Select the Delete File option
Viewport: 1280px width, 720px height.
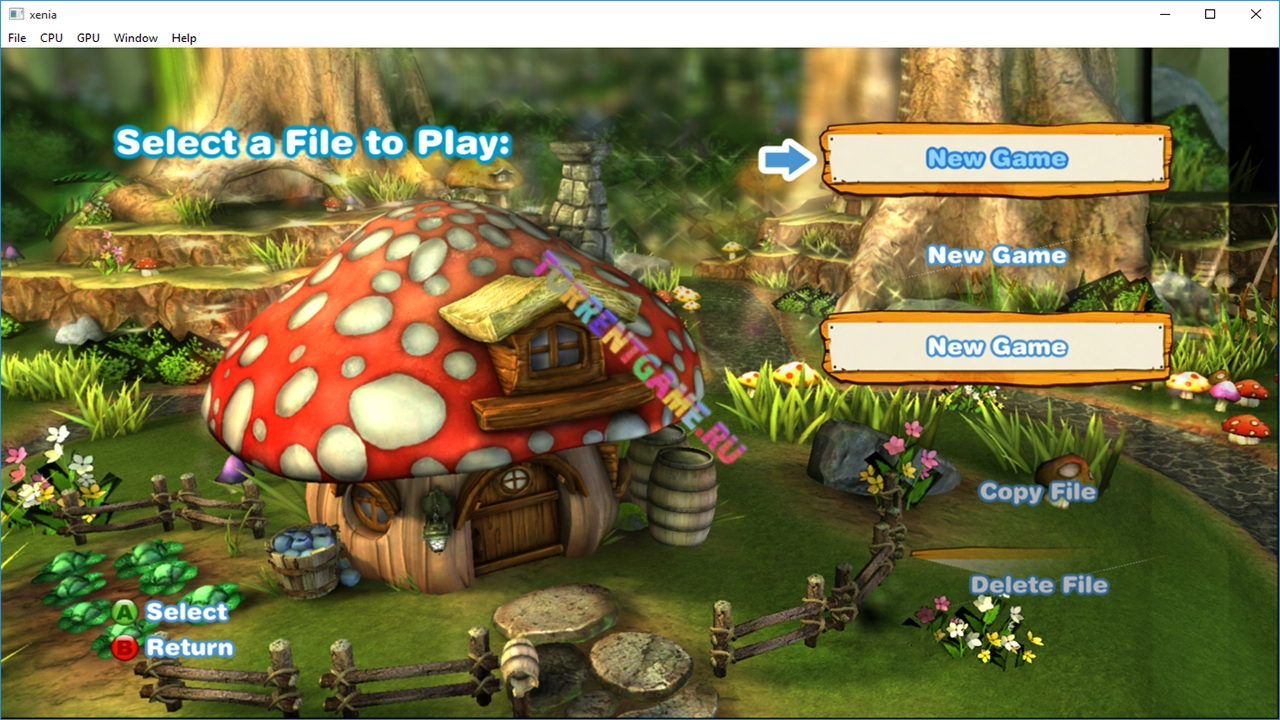[x=1039, y=585]
